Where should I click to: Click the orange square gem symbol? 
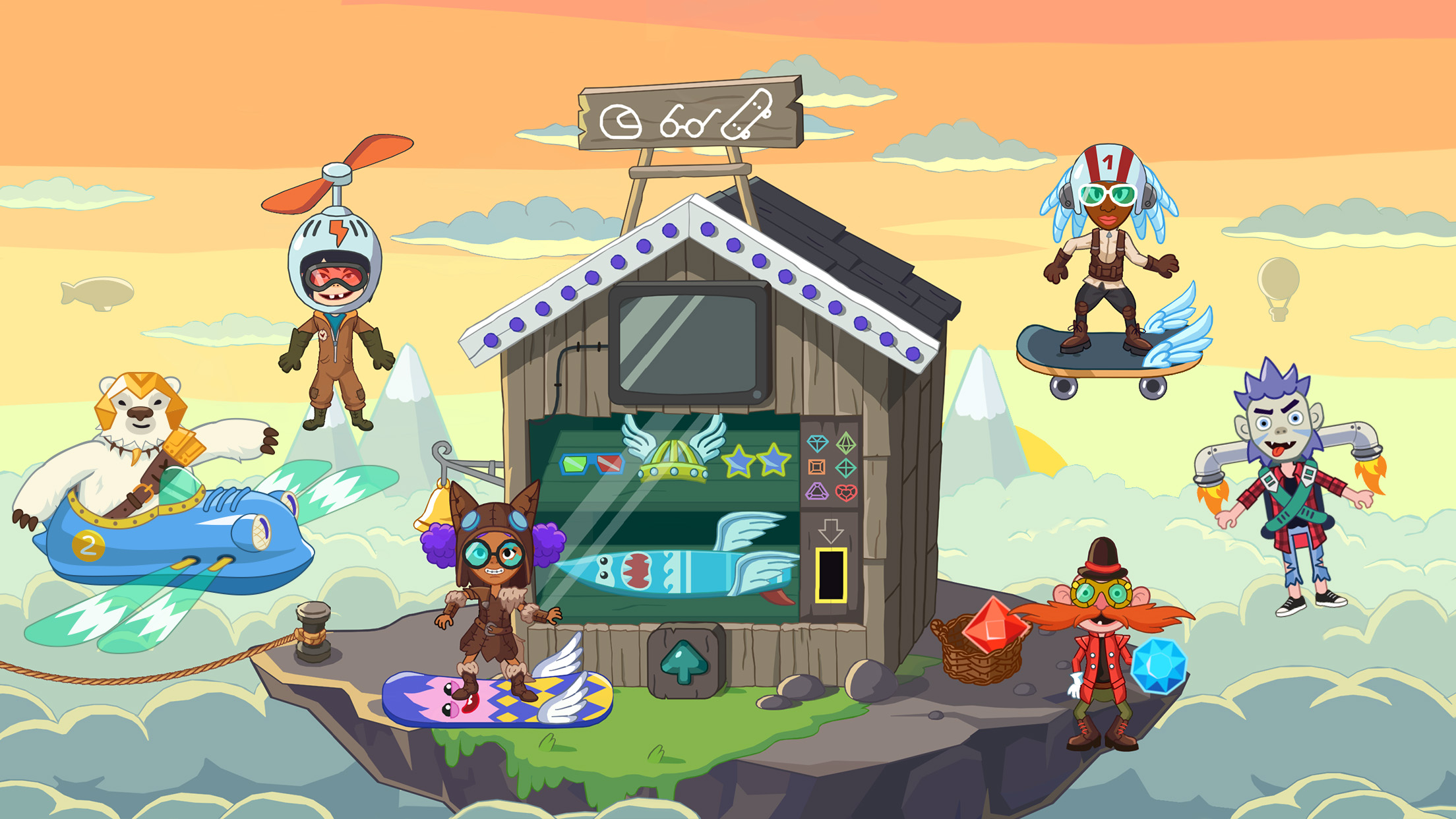point(816,468)
